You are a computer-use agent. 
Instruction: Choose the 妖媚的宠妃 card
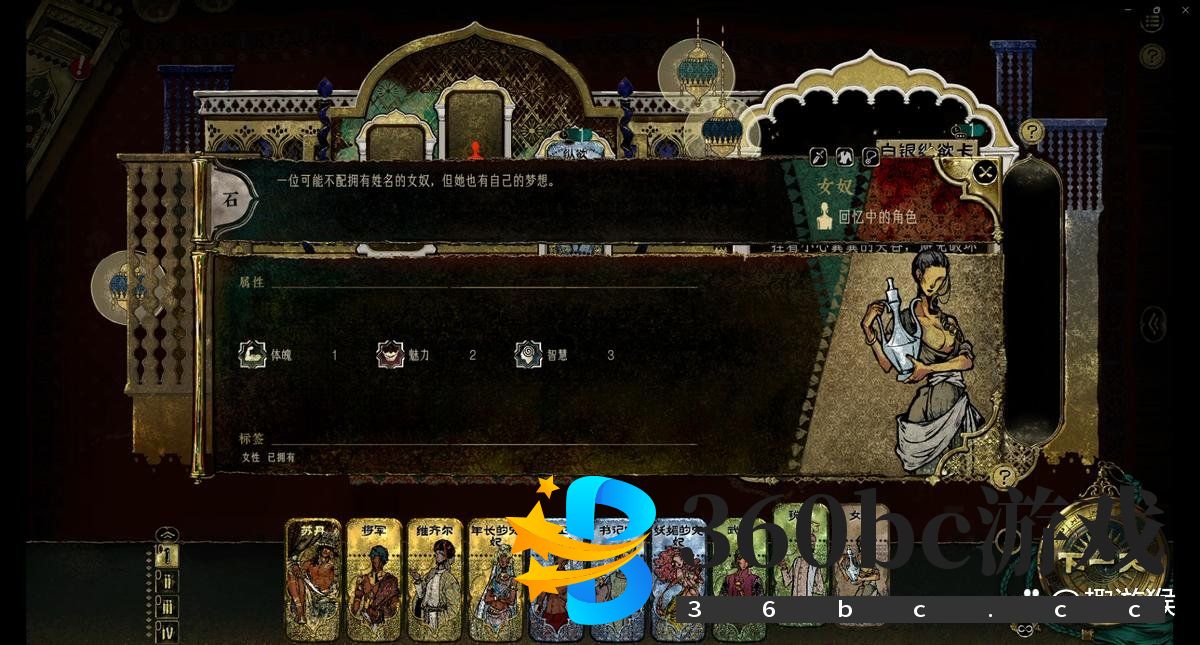678,580
